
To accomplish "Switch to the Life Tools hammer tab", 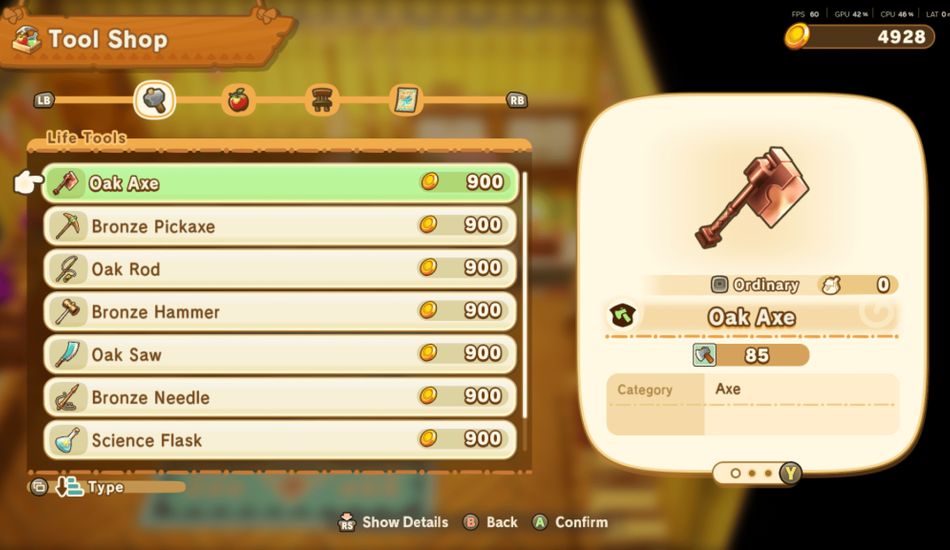I will 155,99.
